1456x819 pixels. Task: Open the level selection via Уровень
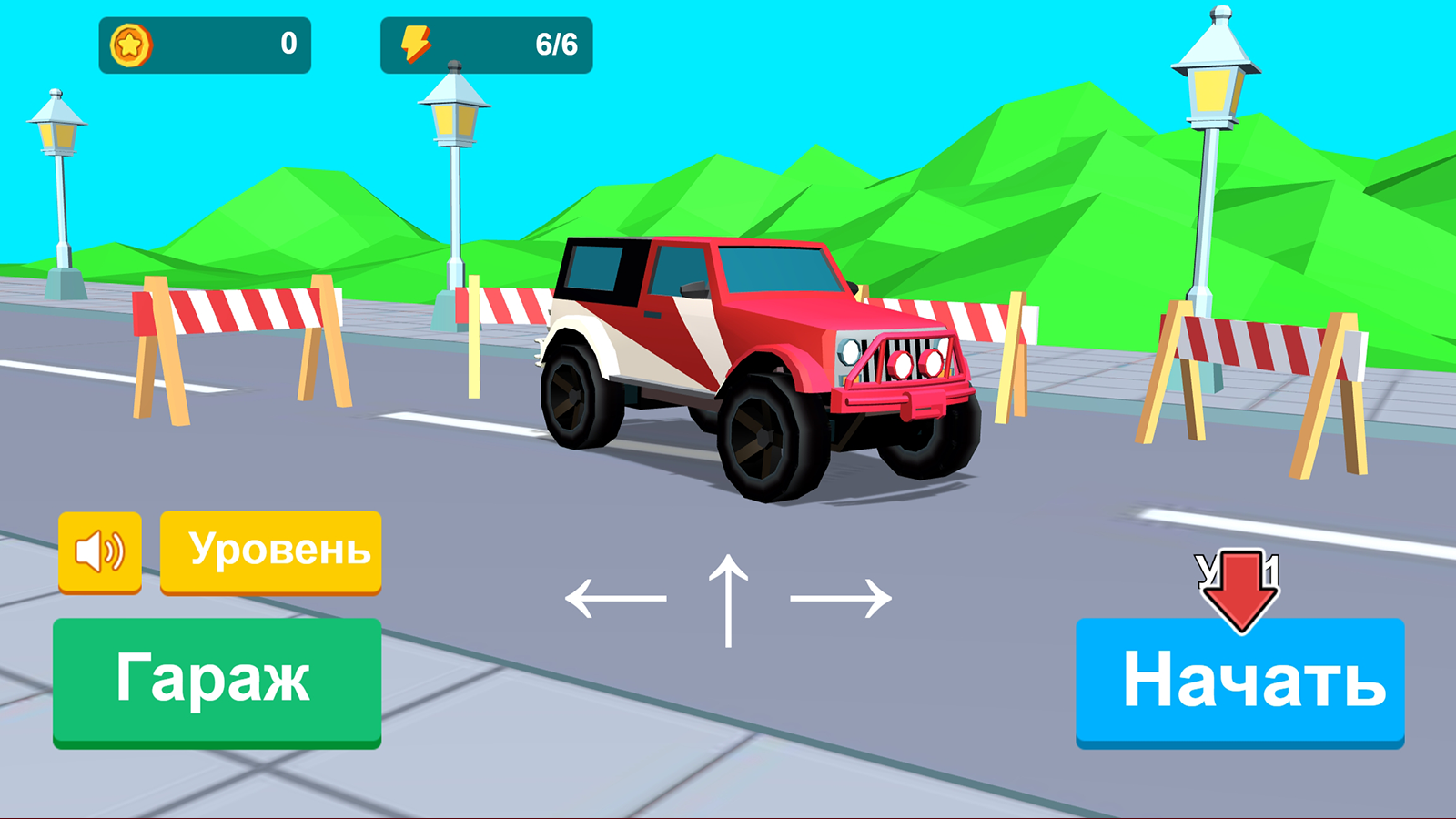point(270,549)
